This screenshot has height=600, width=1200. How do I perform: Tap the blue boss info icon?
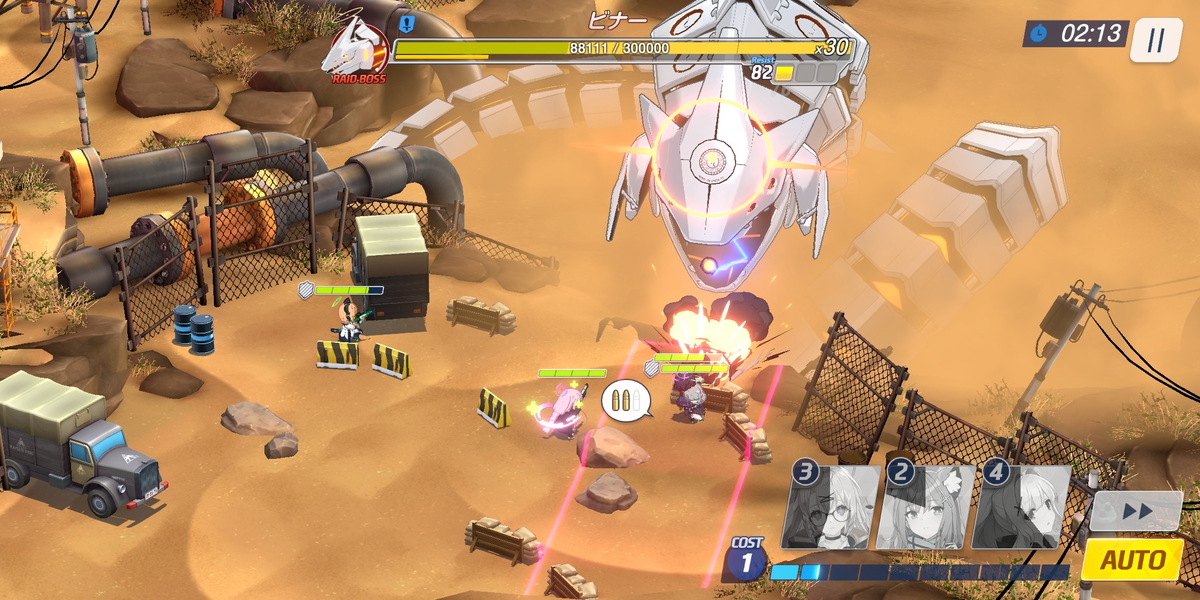[406, 23]
